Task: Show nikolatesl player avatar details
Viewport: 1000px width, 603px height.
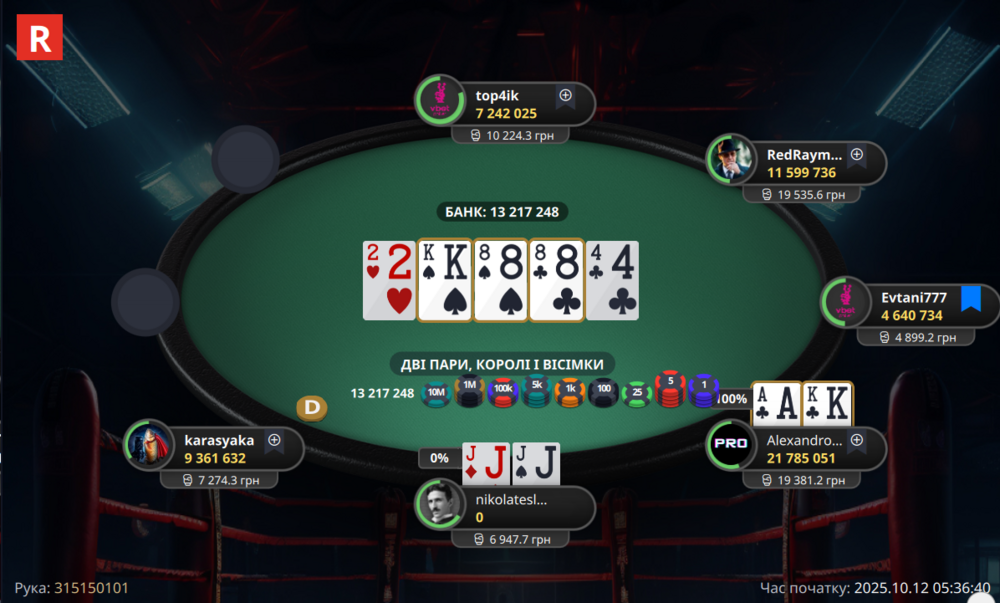Action: point(439,506)
